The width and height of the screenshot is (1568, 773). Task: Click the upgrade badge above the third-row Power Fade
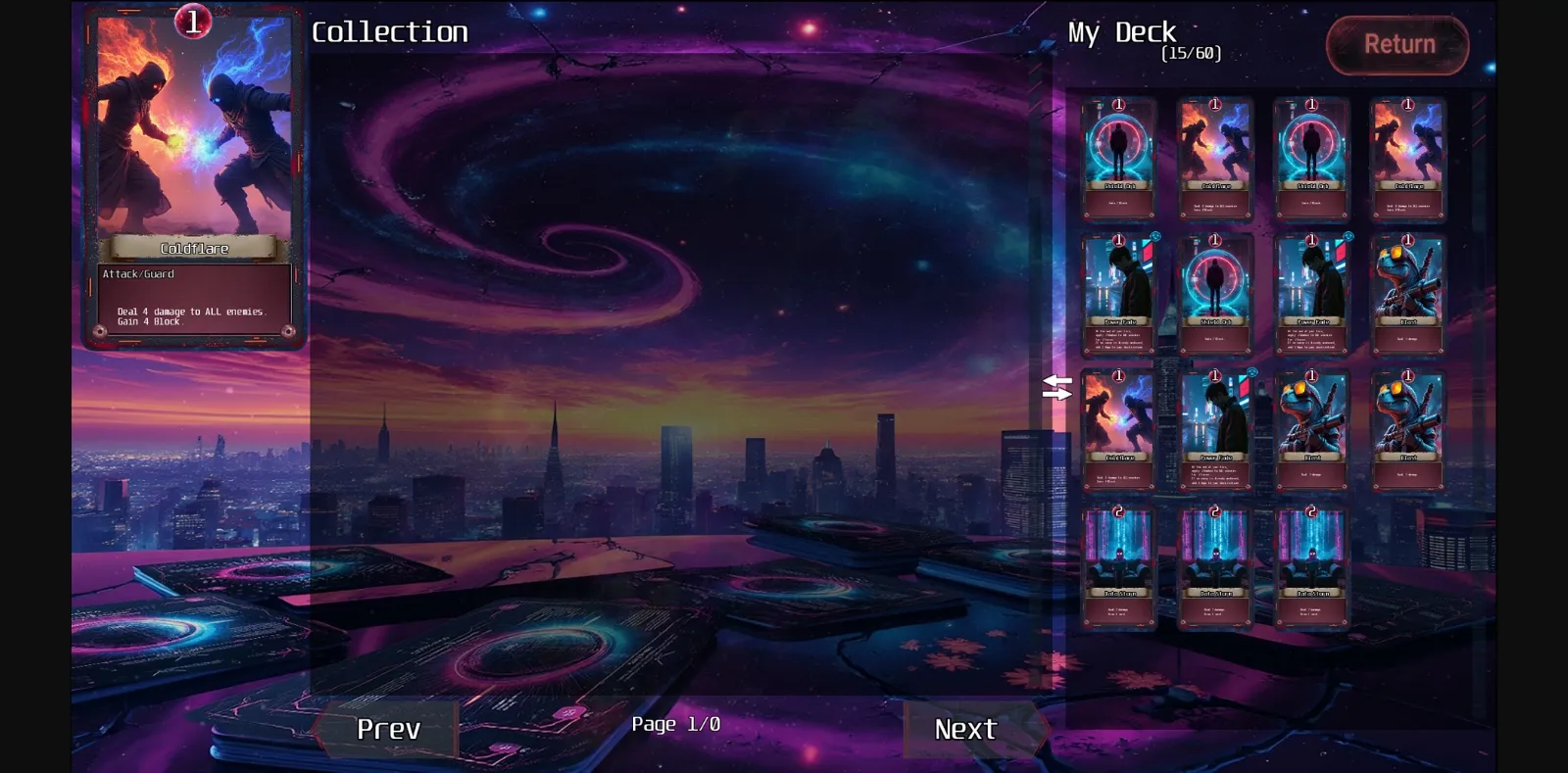pos(1250,371)
